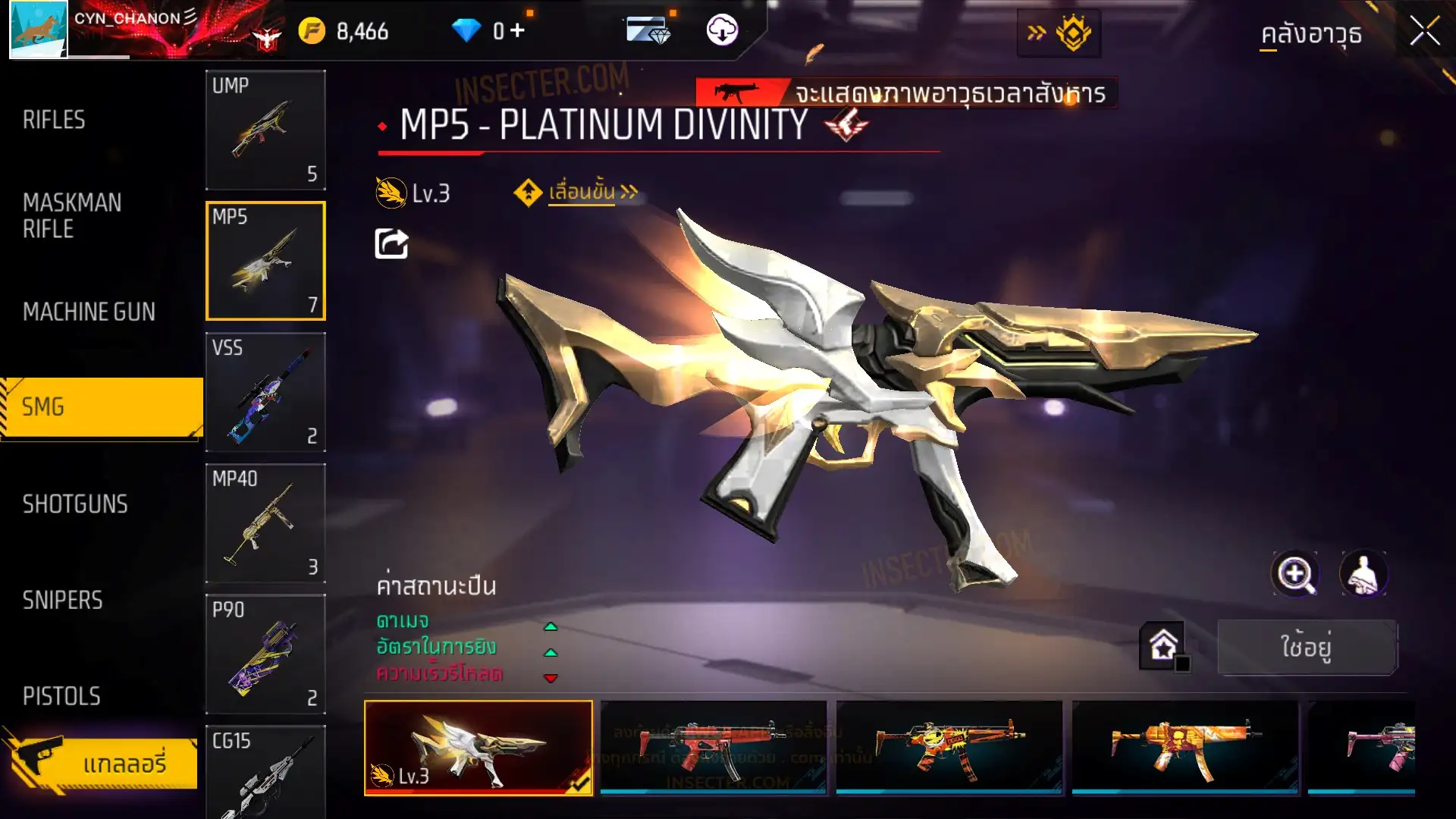This screenshot has width=1456, height=819.
Task: Open the skin upgrade link beside Lv.3
Action: pos(582,193)
